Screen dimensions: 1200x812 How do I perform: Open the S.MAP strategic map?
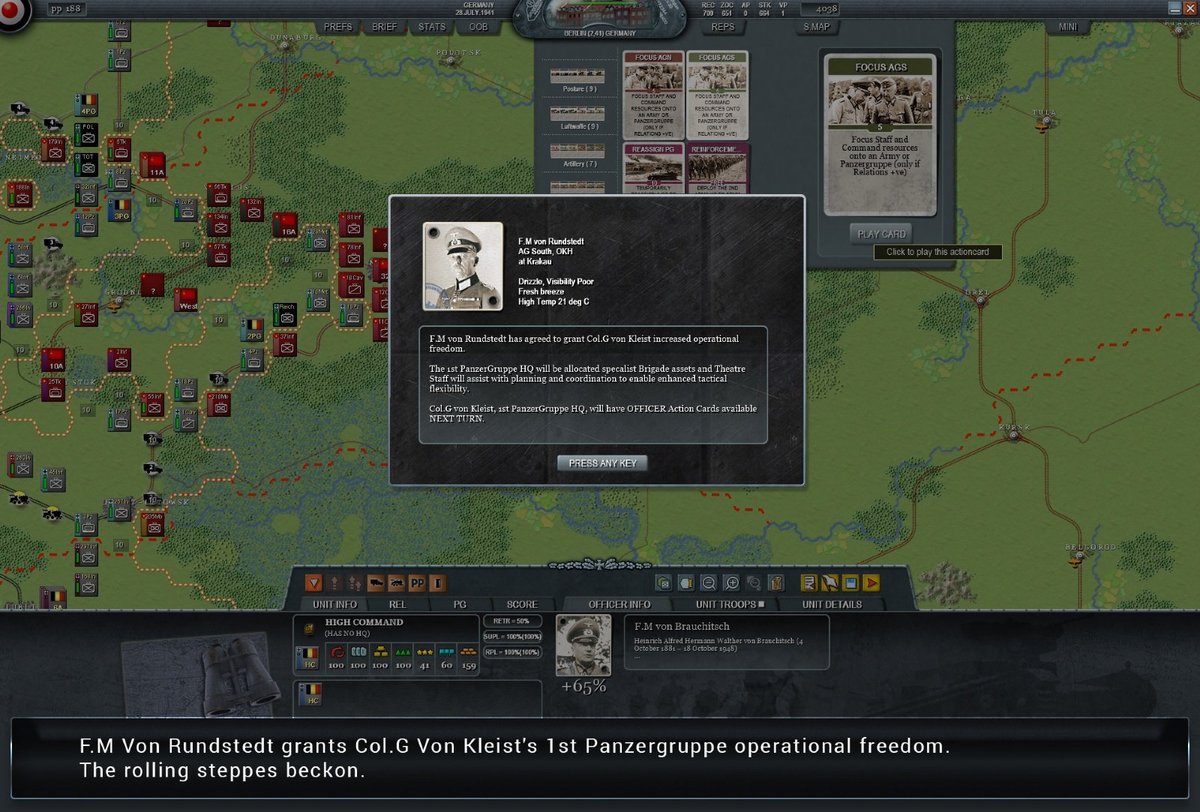click(815, 27)
